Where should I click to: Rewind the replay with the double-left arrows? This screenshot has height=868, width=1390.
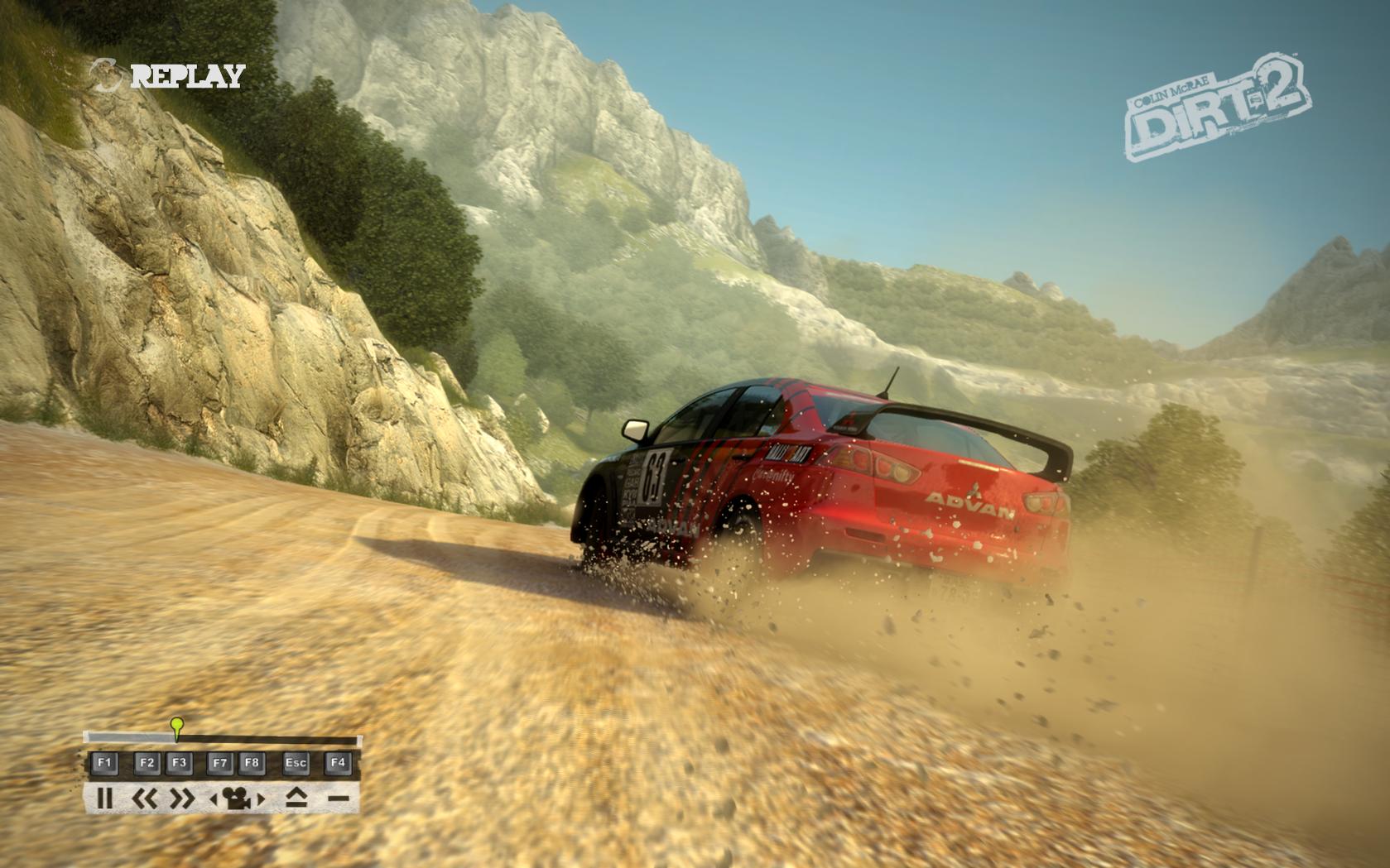pos(145,798)
